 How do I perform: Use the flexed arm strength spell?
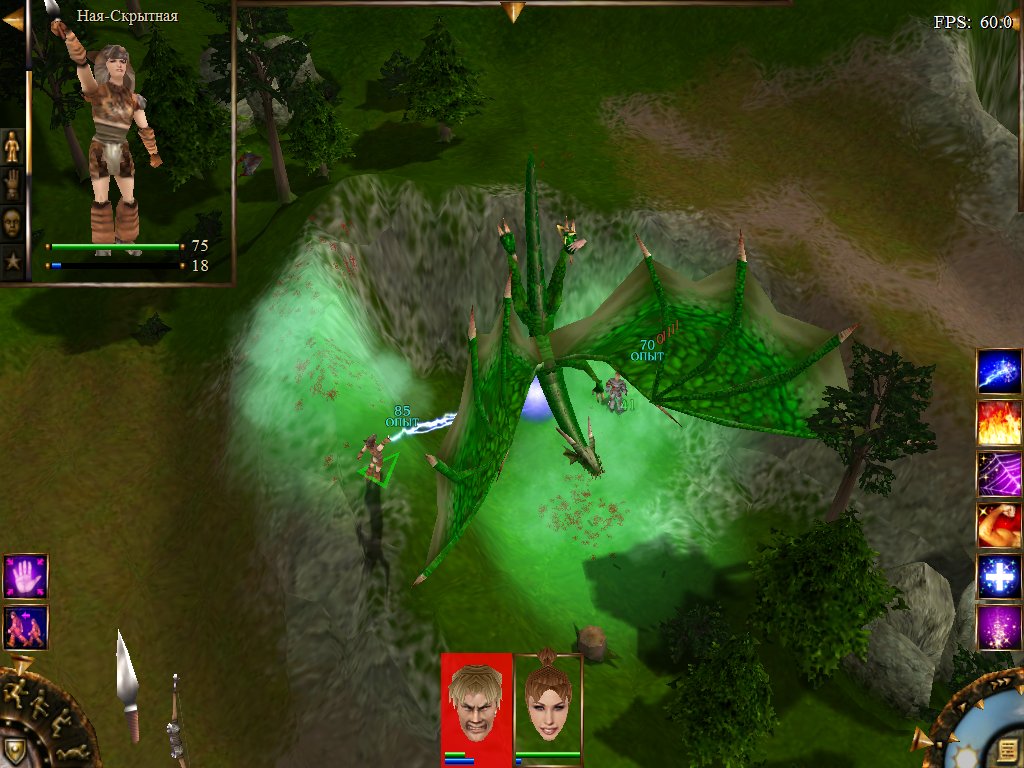coord(999,525)
